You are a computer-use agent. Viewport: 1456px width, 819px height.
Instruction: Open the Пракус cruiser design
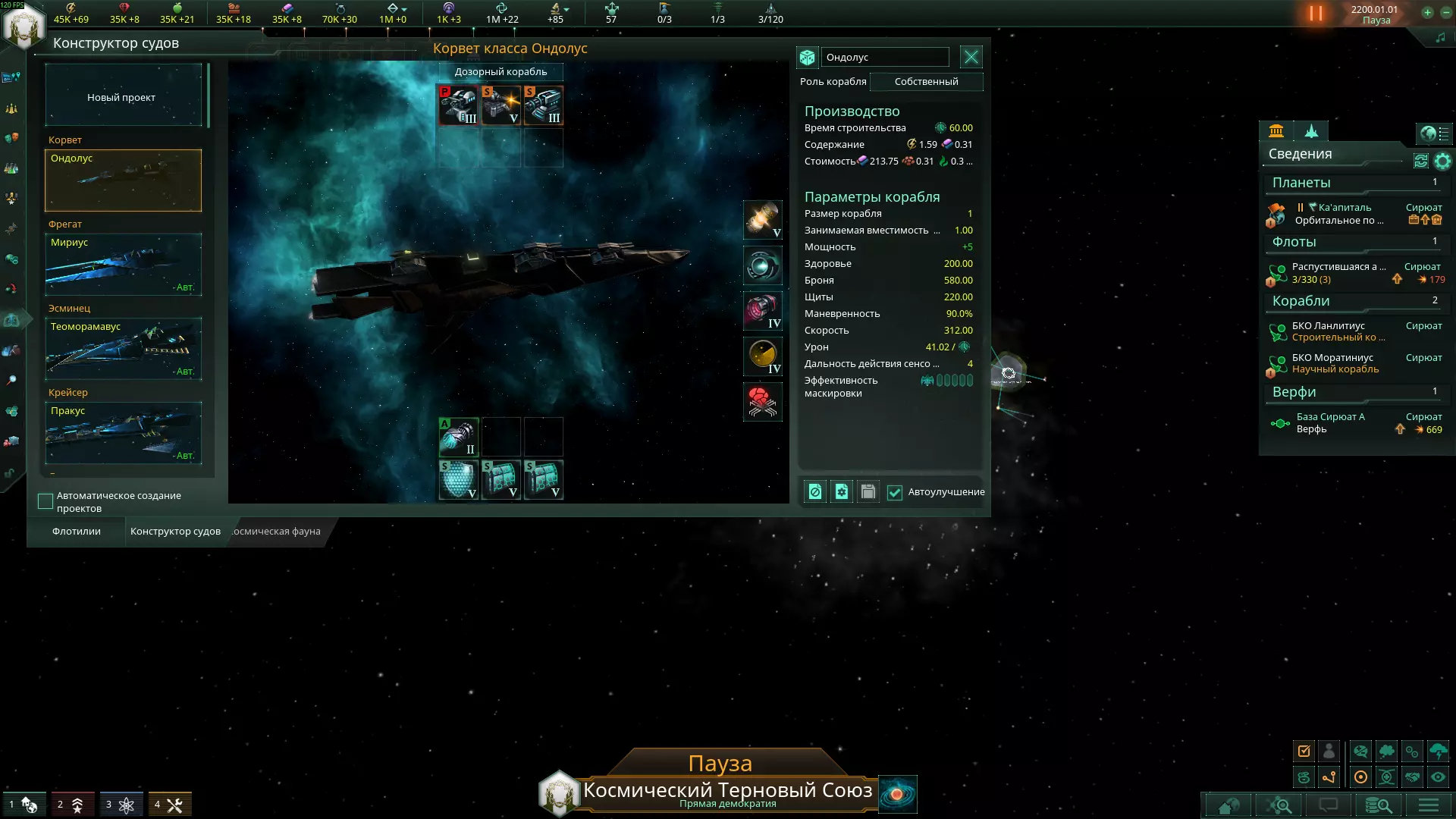coord(123,432)
